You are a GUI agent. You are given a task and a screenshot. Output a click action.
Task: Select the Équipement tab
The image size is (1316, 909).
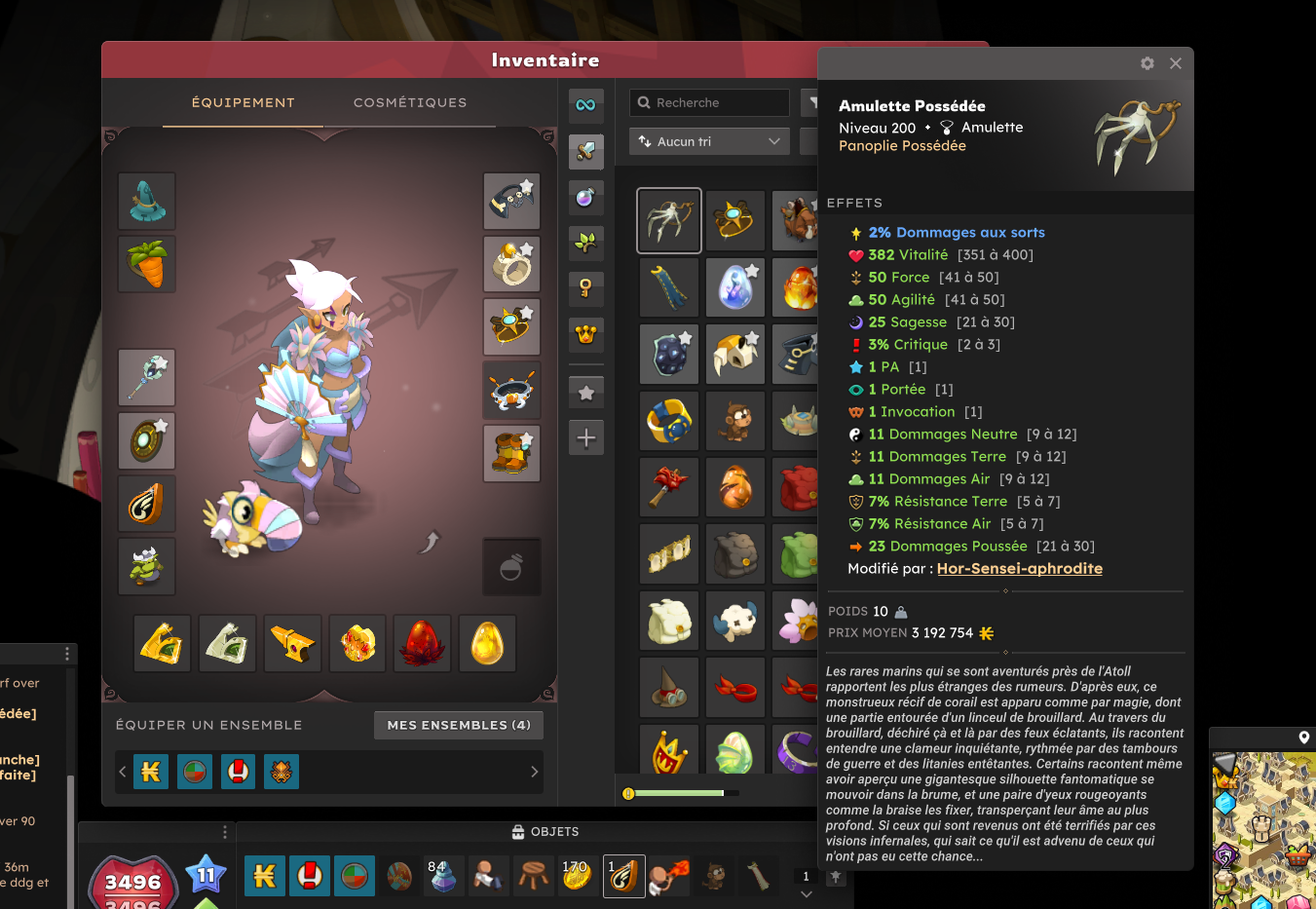point(243,102)
